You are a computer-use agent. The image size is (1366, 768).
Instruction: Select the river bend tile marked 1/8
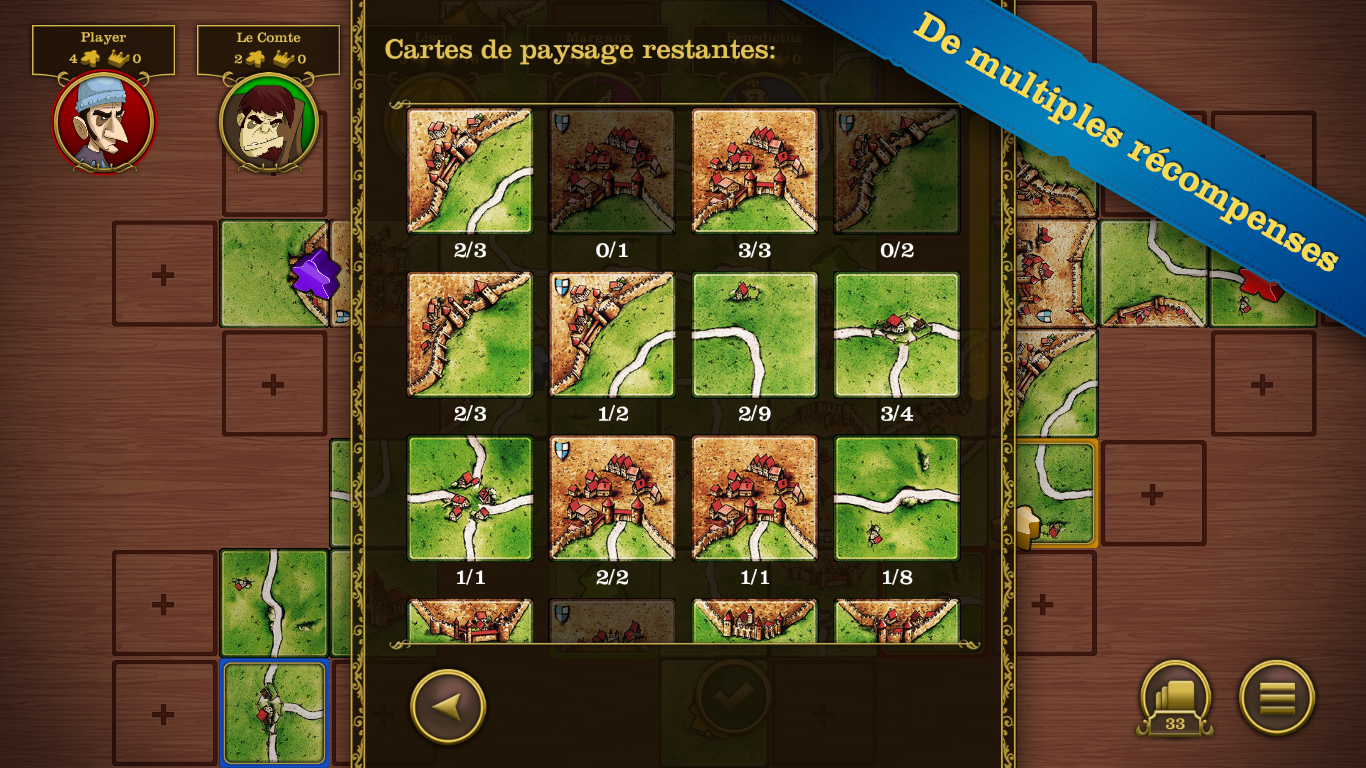(x=896, y=497)
